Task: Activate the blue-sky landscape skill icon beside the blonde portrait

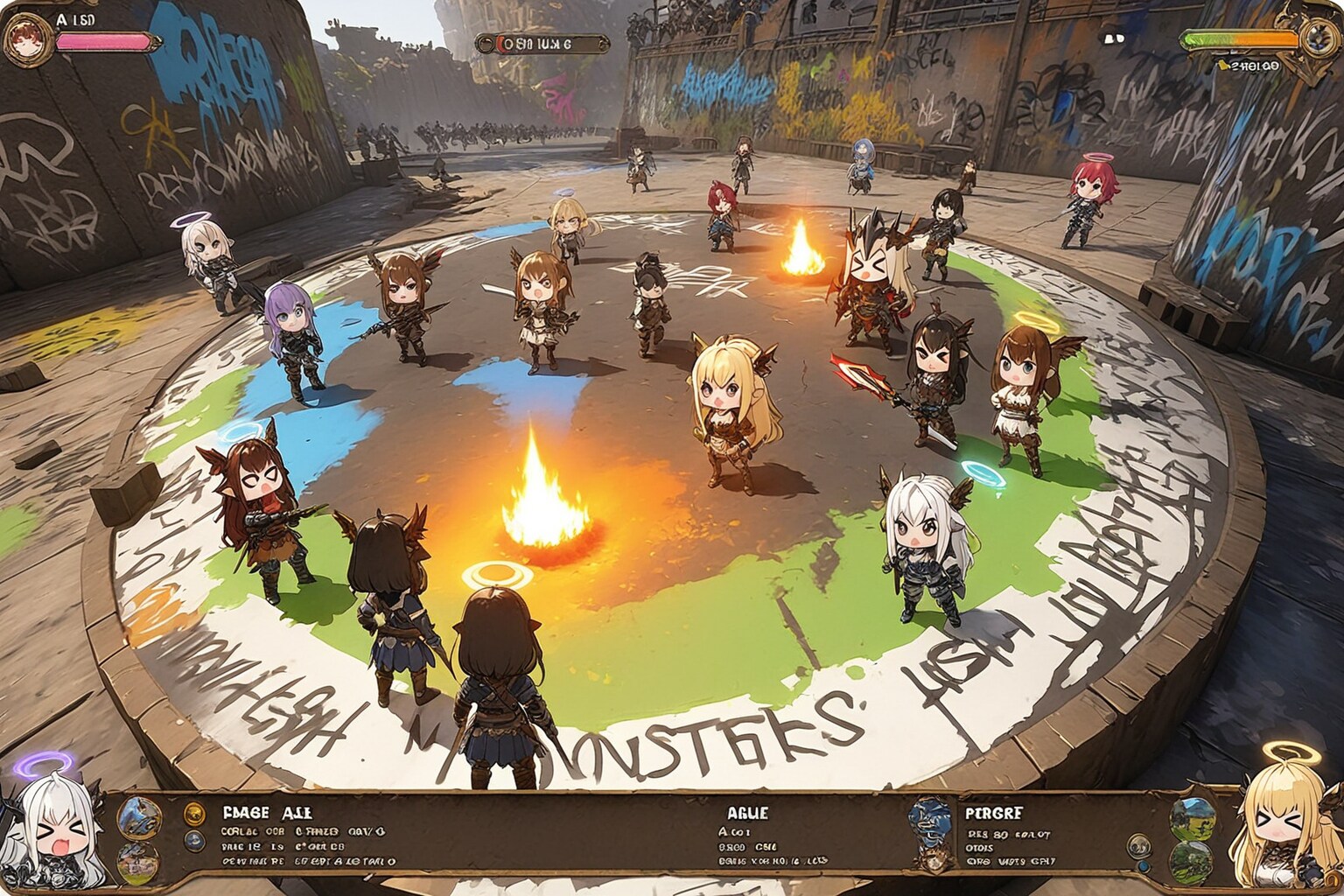Action: click(1192, 816)
